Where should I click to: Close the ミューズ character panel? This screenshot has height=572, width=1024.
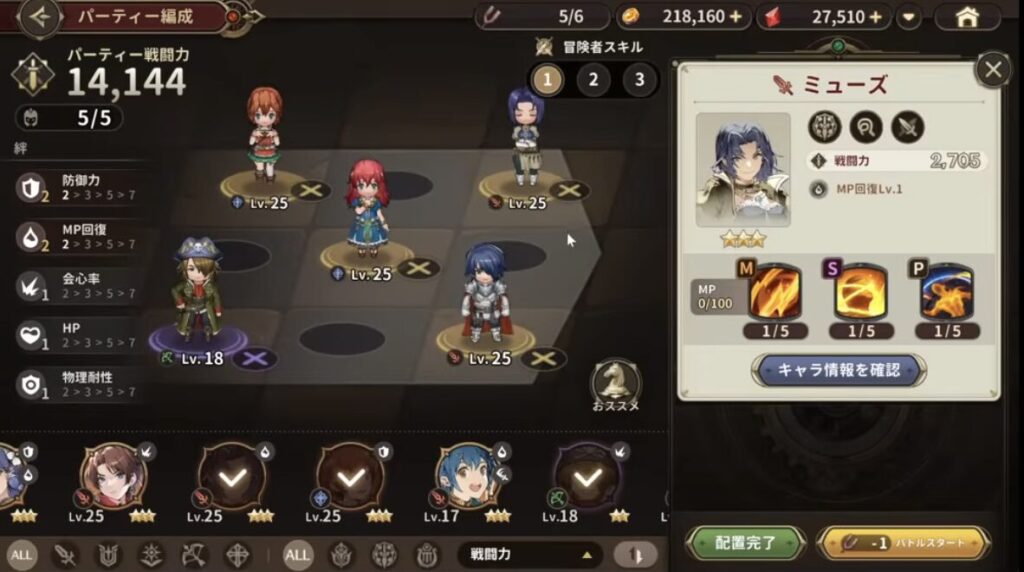tap(992, 69)
